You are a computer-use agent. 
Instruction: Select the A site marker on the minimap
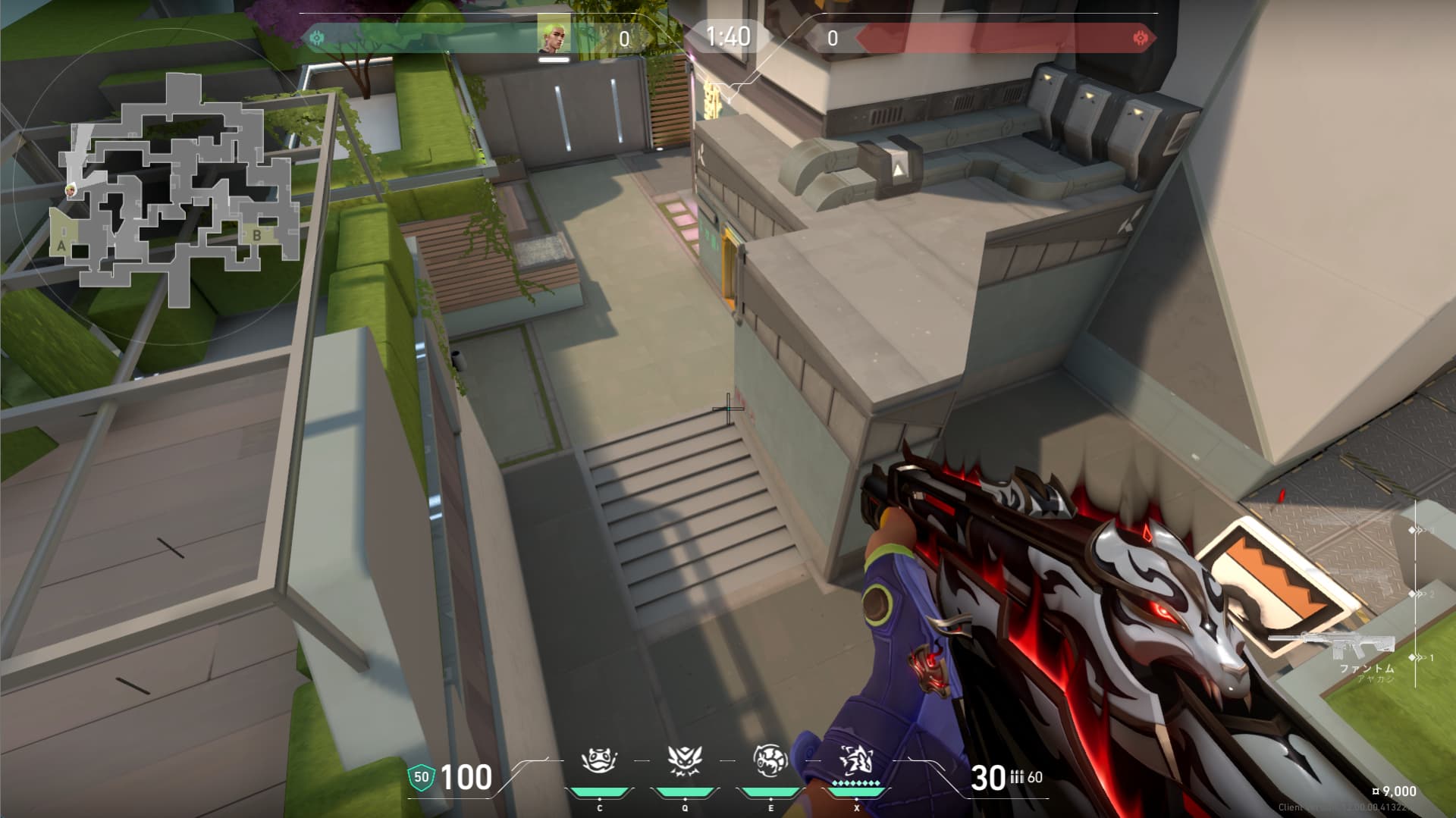click(x=61, y=245)
